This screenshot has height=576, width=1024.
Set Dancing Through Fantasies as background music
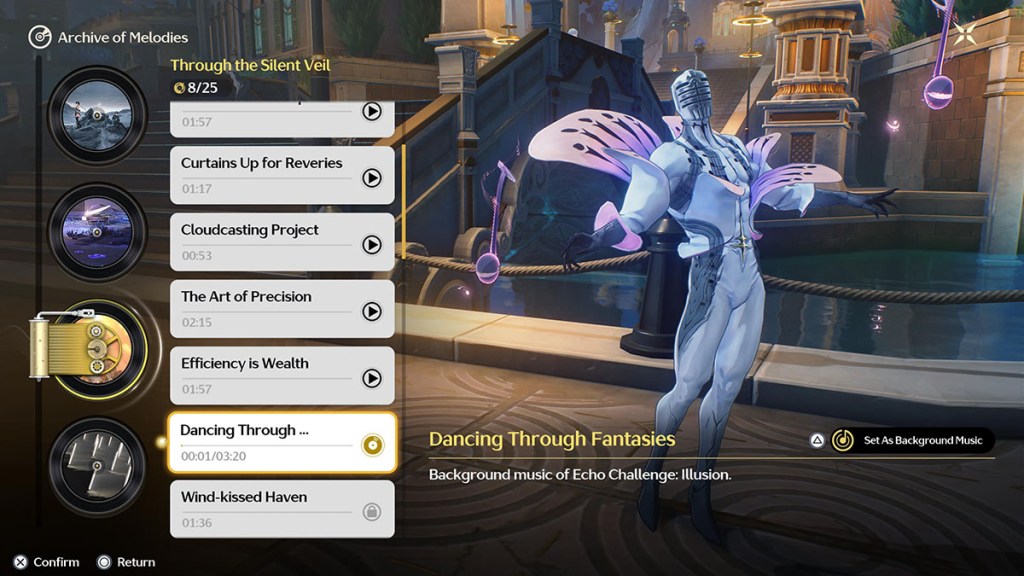tap(912, 440)
